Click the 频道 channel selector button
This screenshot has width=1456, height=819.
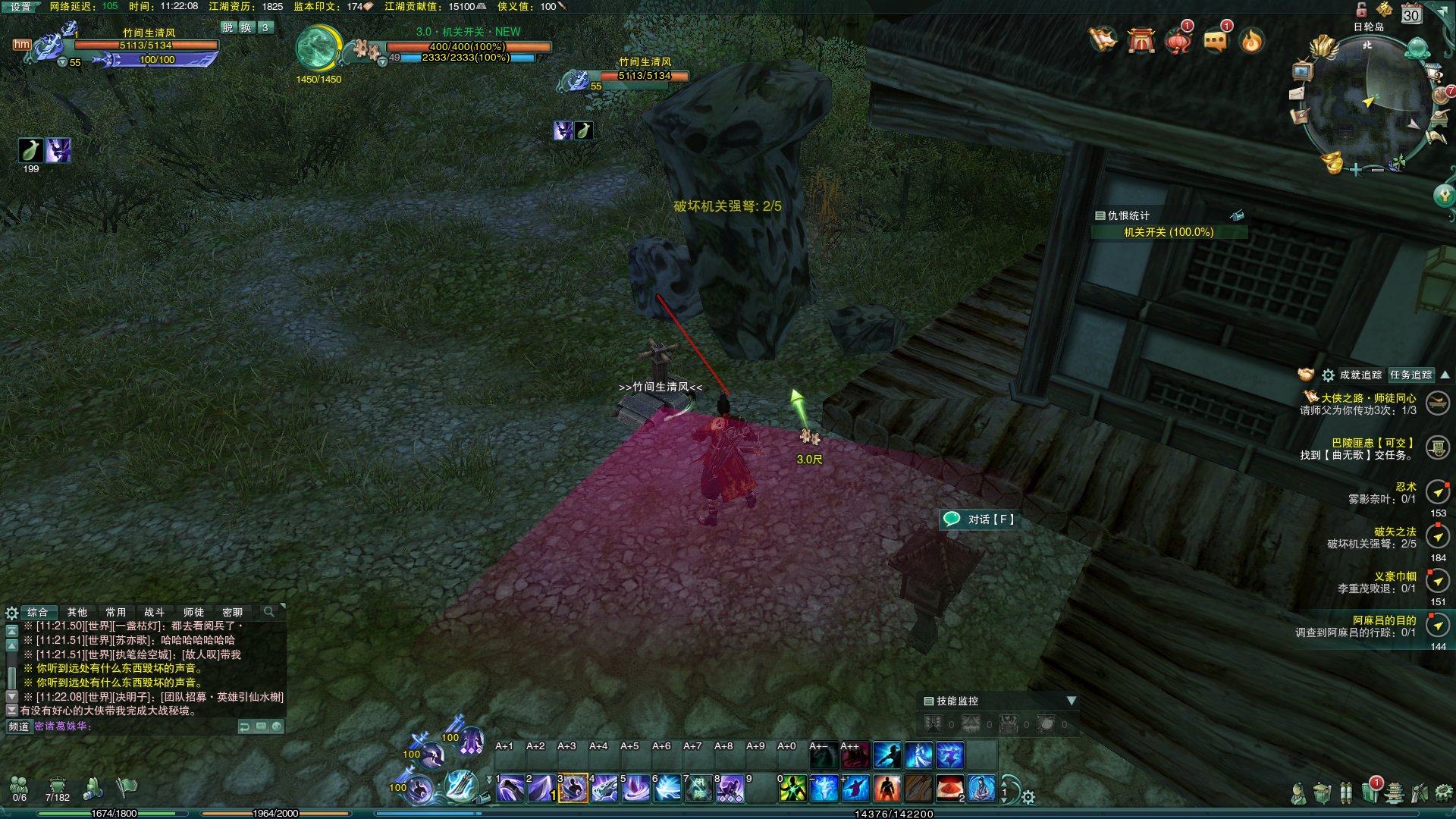point(19,726)
